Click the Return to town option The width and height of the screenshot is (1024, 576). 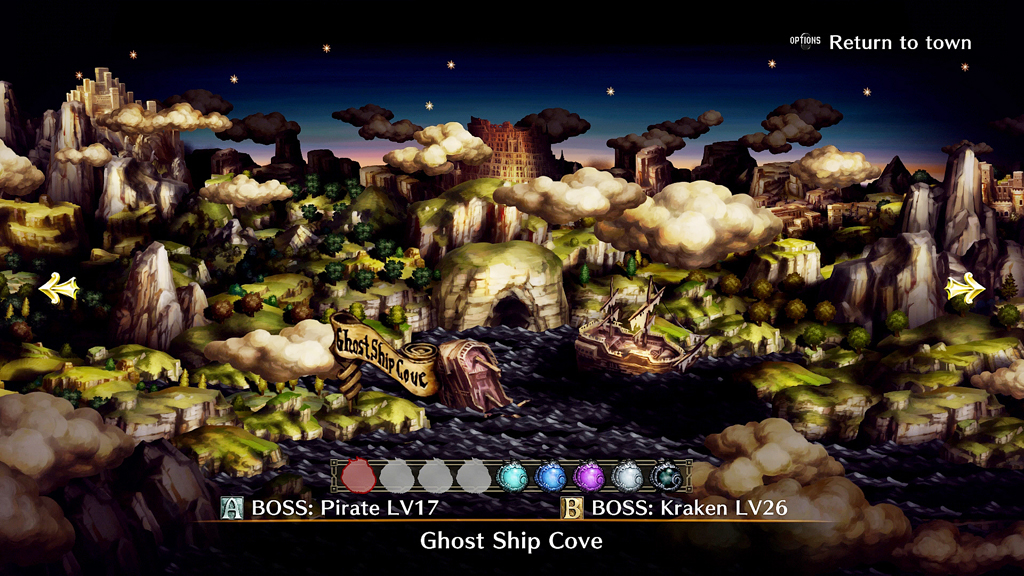[x=899, y=43]
